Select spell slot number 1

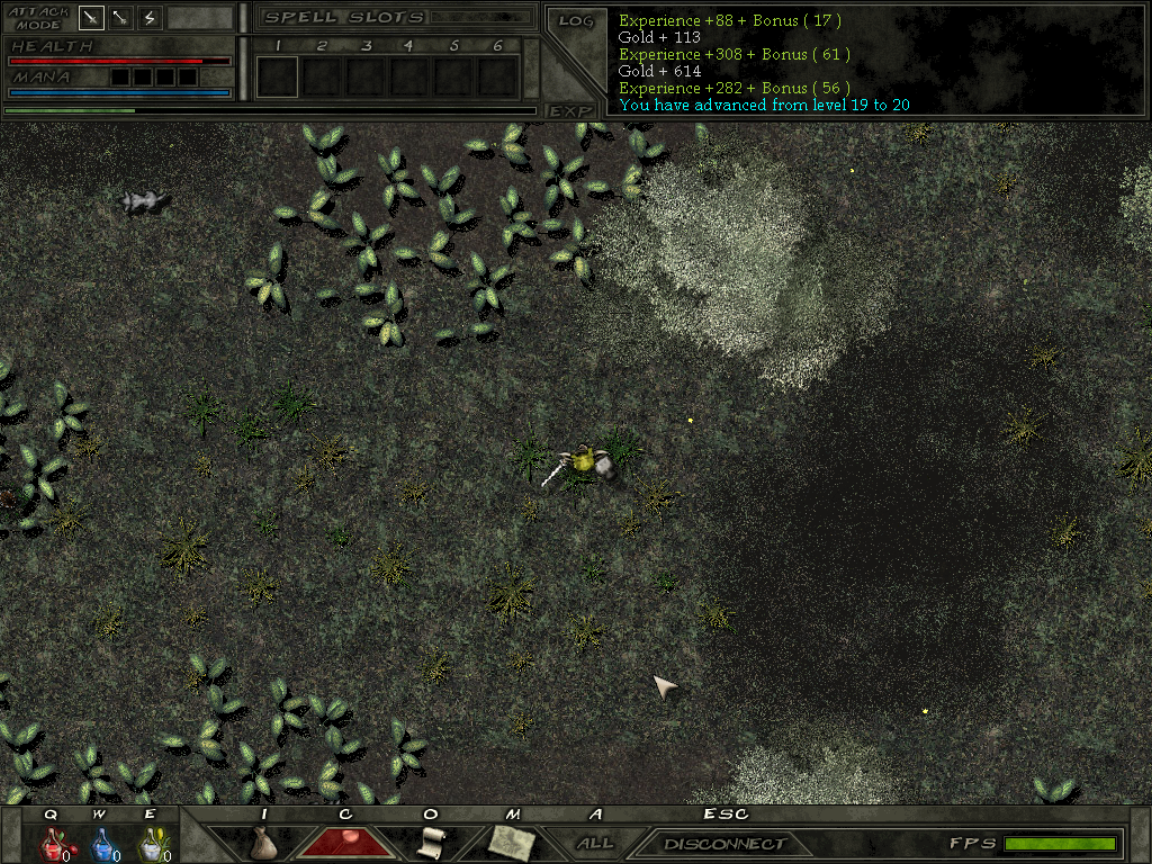[277, 76]
